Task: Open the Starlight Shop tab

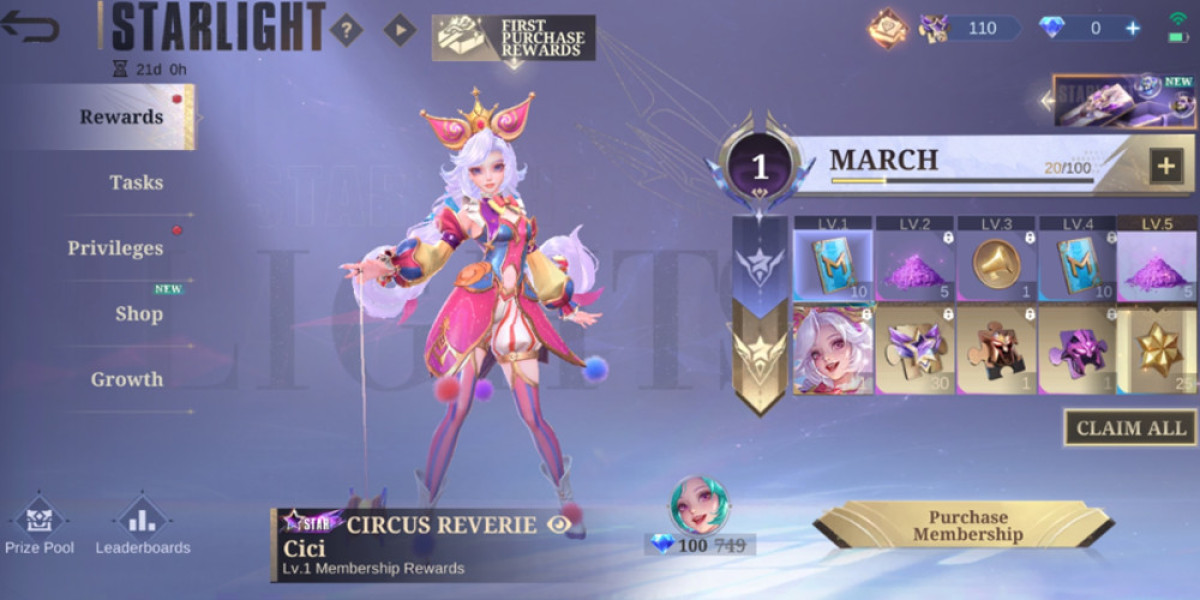Action: [x=138, y=314]
